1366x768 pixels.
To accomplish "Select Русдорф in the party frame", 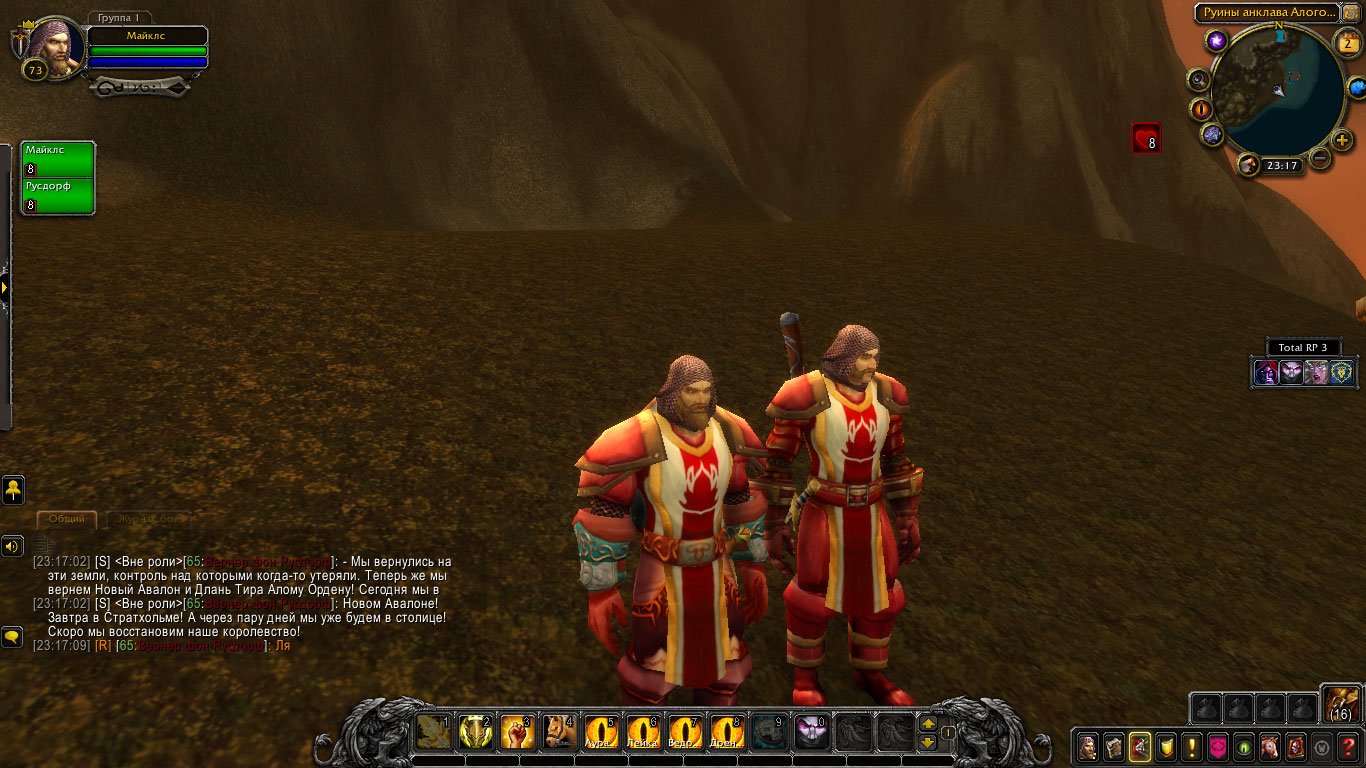I will pos(58,195).
